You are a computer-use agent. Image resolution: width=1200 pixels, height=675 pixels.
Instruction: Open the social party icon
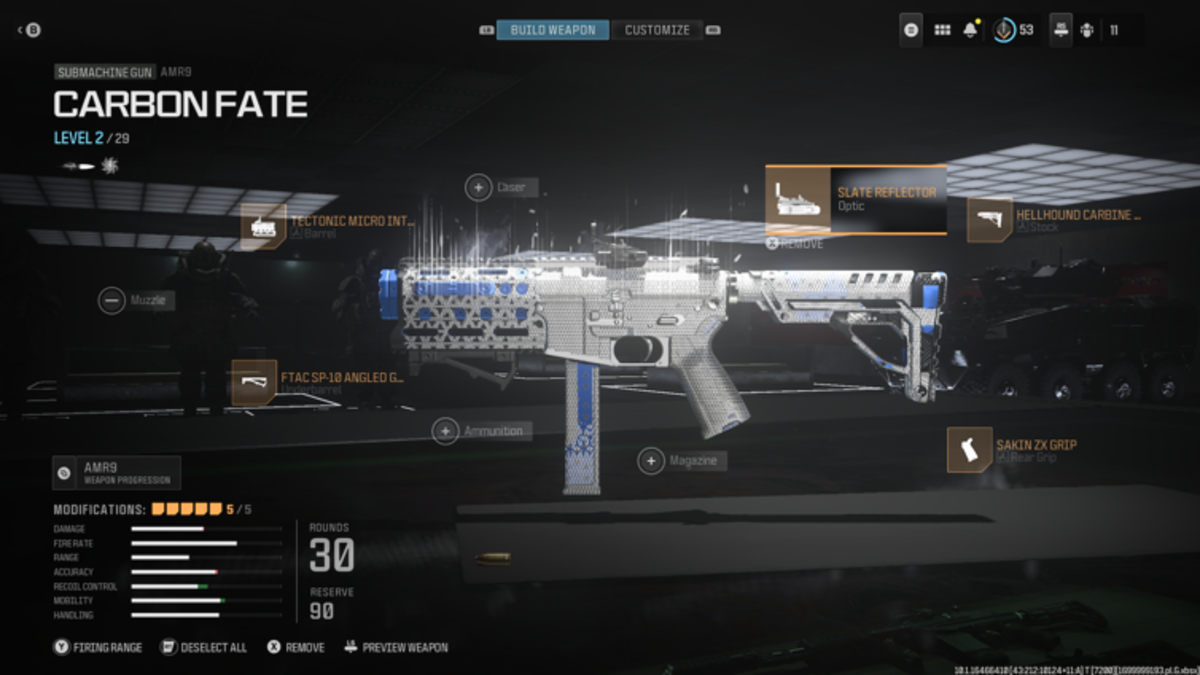coord(1087,30)
